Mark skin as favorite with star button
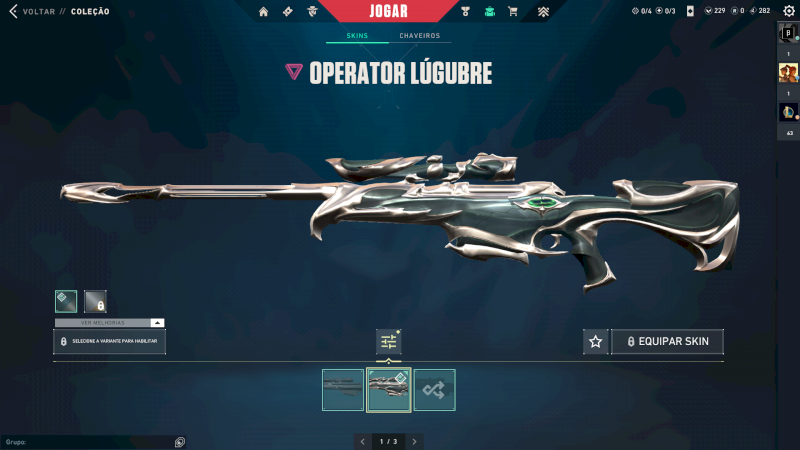This screenshot has height=450, width=800. pos(596,342)
